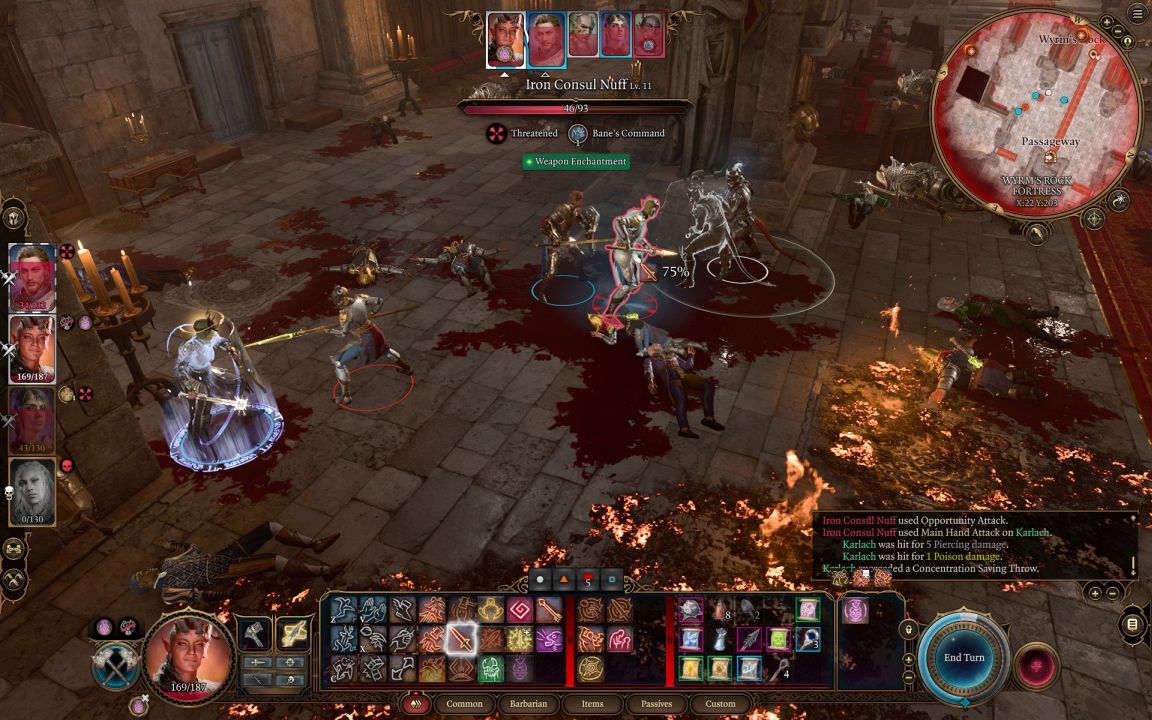This screenshot has width=1152, height=720.
Task: Select the Passives hotbar tab
Action: 656,704
